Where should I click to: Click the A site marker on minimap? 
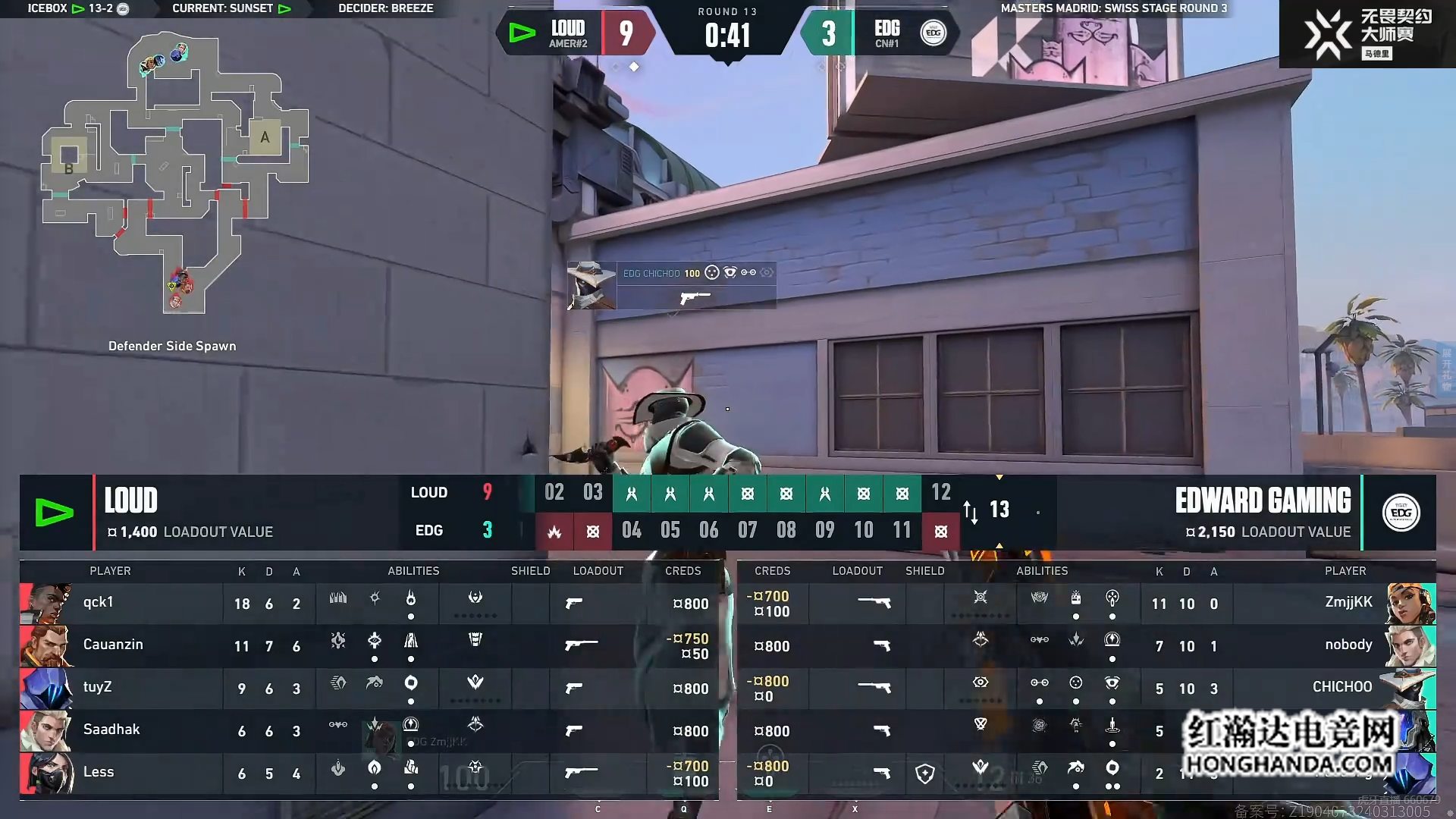click(x=265, y=137)
